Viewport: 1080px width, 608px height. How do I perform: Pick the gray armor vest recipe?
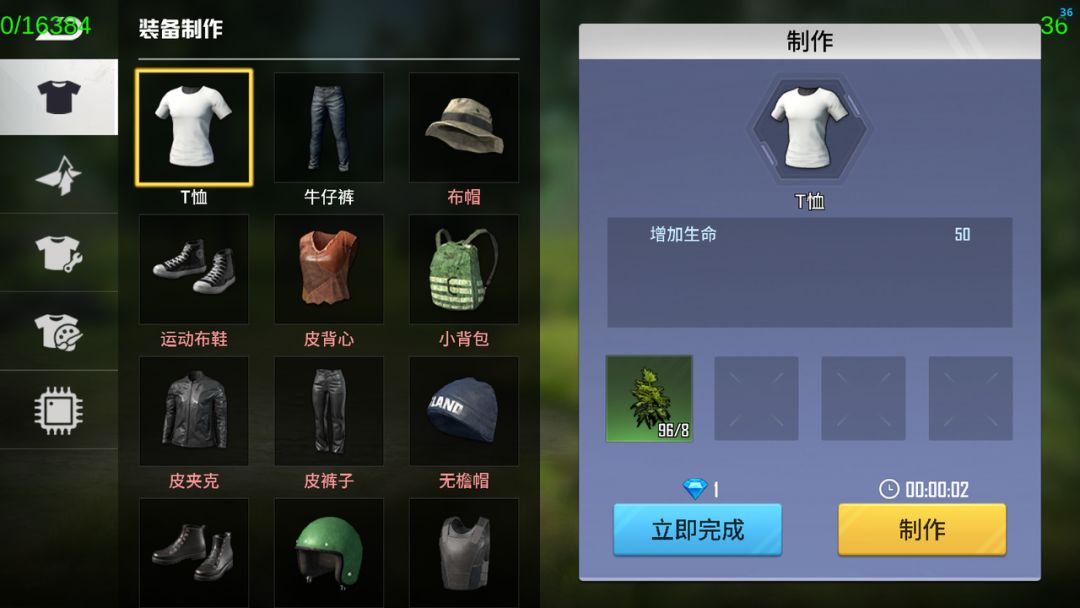pos(464,552)
